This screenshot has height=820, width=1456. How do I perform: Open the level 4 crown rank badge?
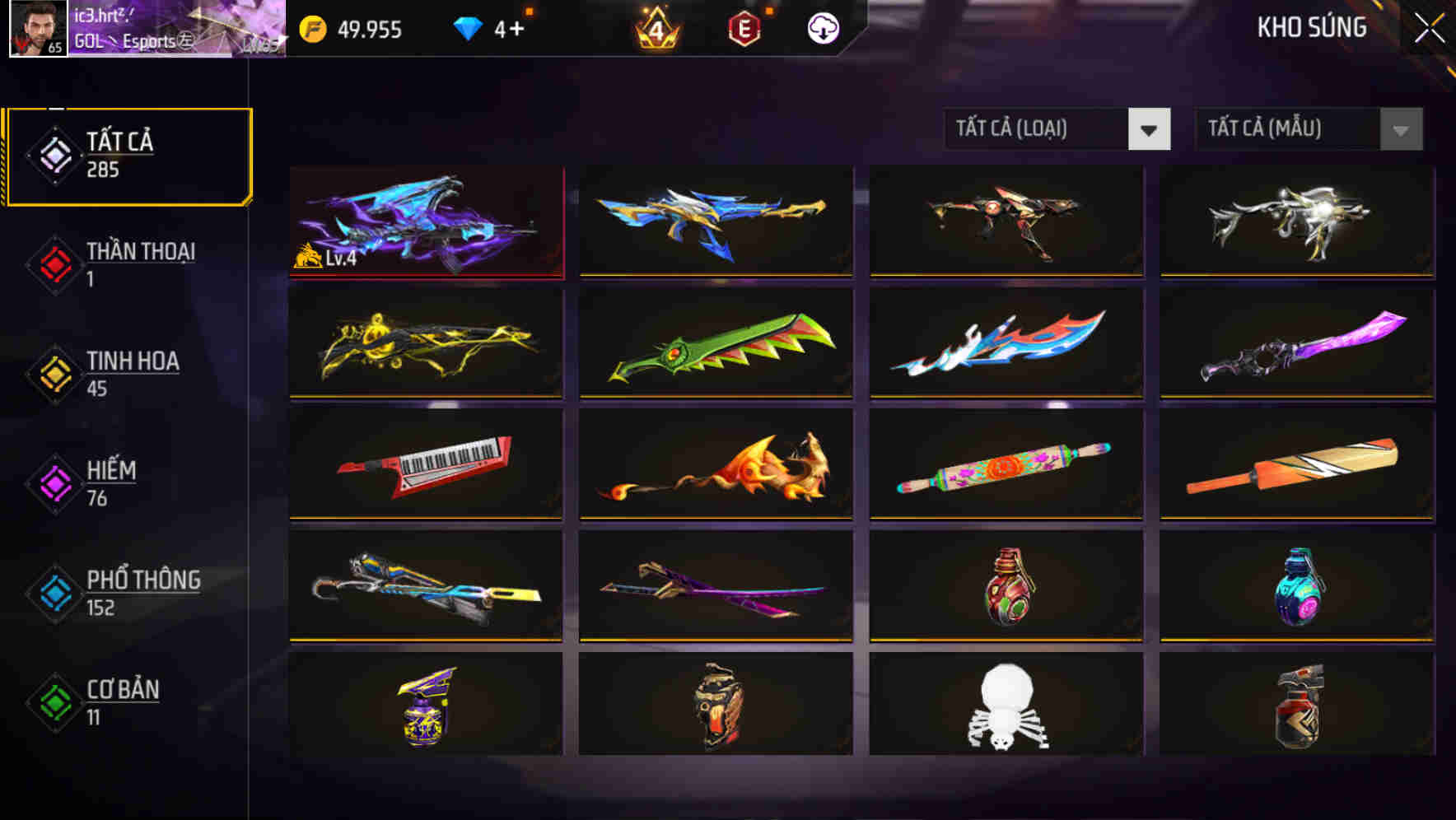click(655, 29)
